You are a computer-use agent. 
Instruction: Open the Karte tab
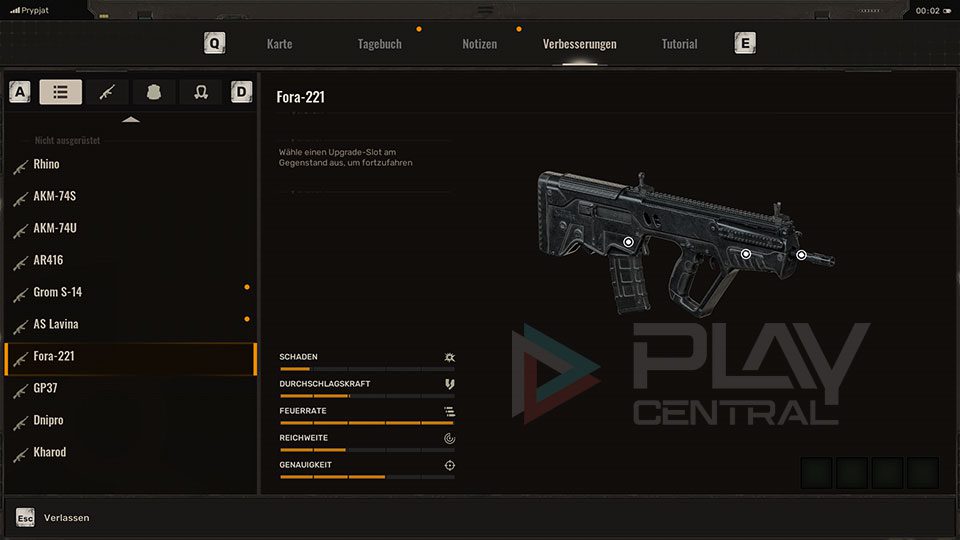pyautogui.click(x=279, y=44)
